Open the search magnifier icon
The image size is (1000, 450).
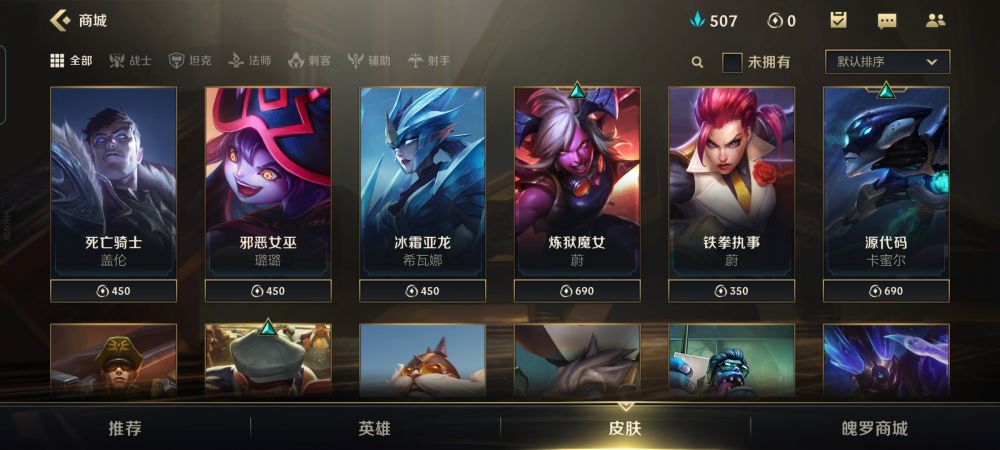pyautogui.click(x=697, y=62)
